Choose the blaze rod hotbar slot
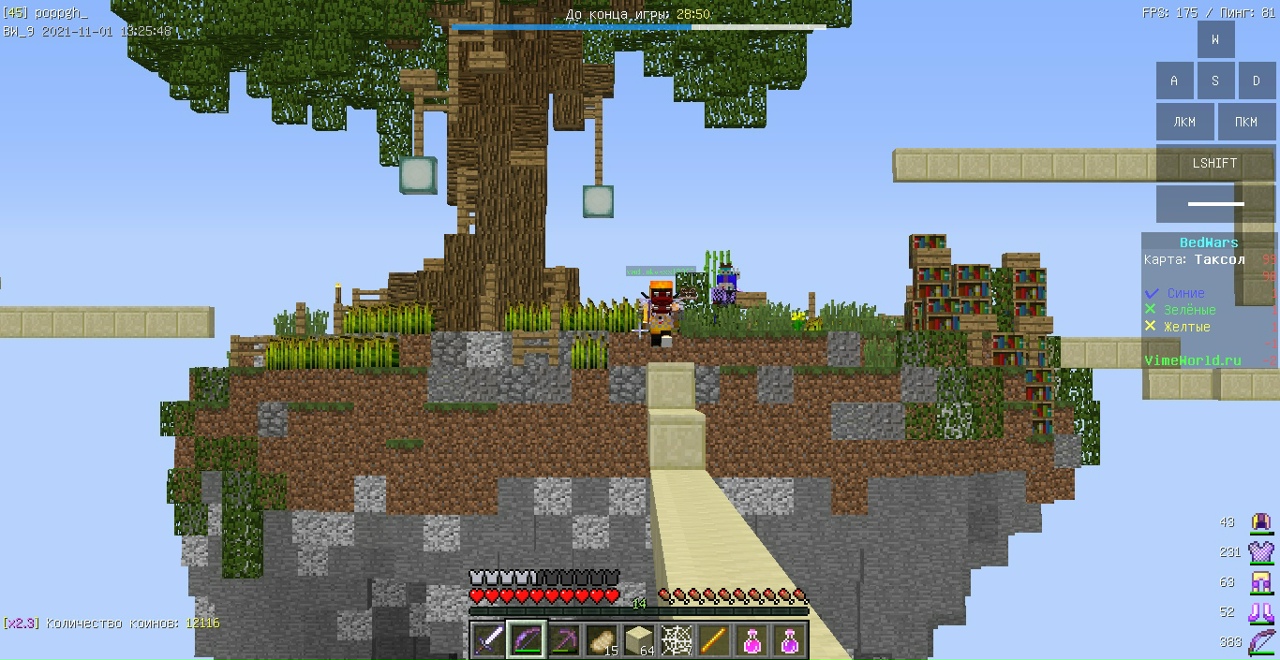1280x660 pixels. pyautogui.click(x=714, y=639)
